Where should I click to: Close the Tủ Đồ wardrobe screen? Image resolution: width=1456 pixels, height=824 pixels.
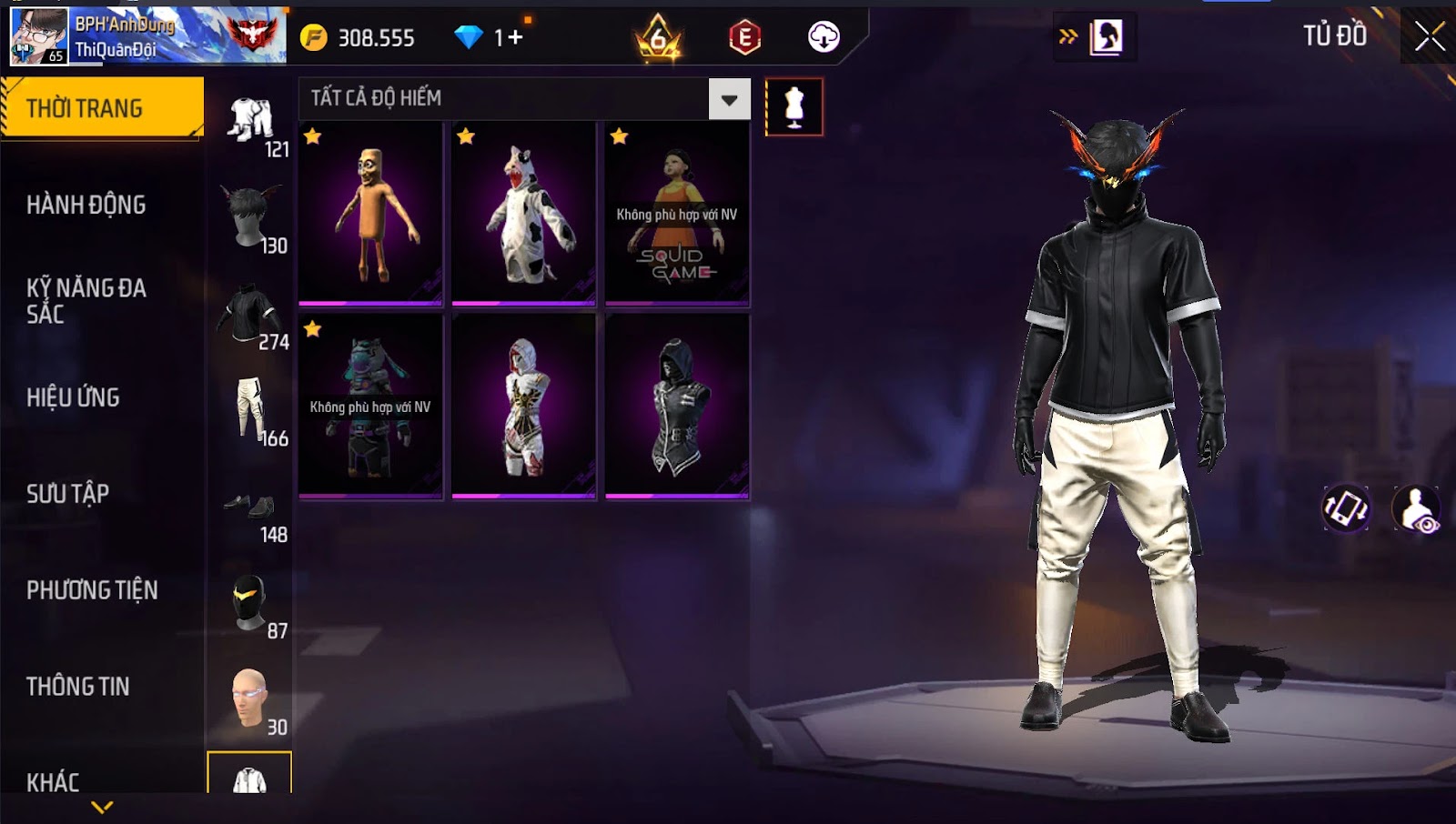pyautogui.click(x=1429, y=37)
